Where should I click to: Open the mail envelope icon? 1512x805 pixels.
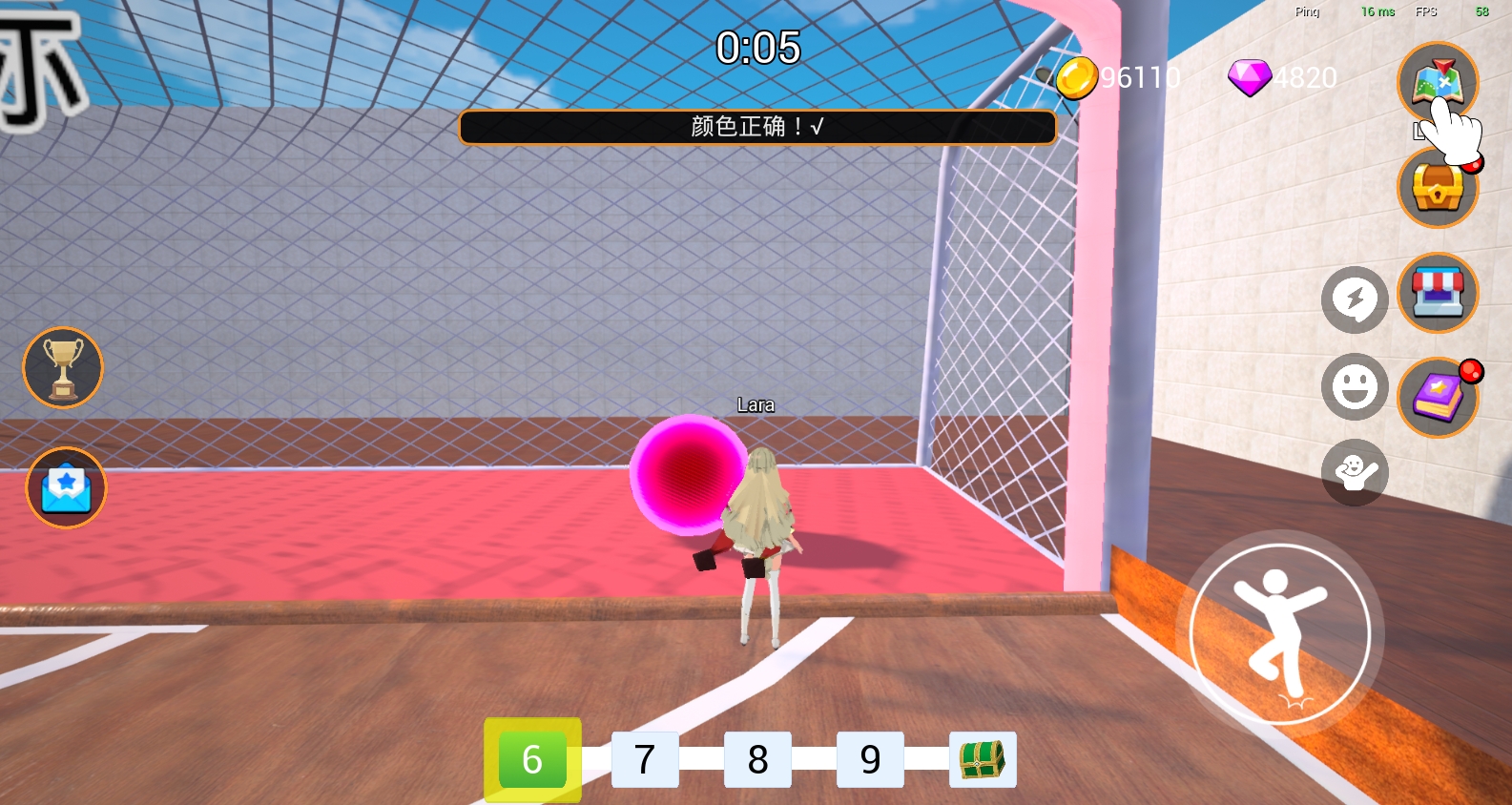(x=66, y=487)
